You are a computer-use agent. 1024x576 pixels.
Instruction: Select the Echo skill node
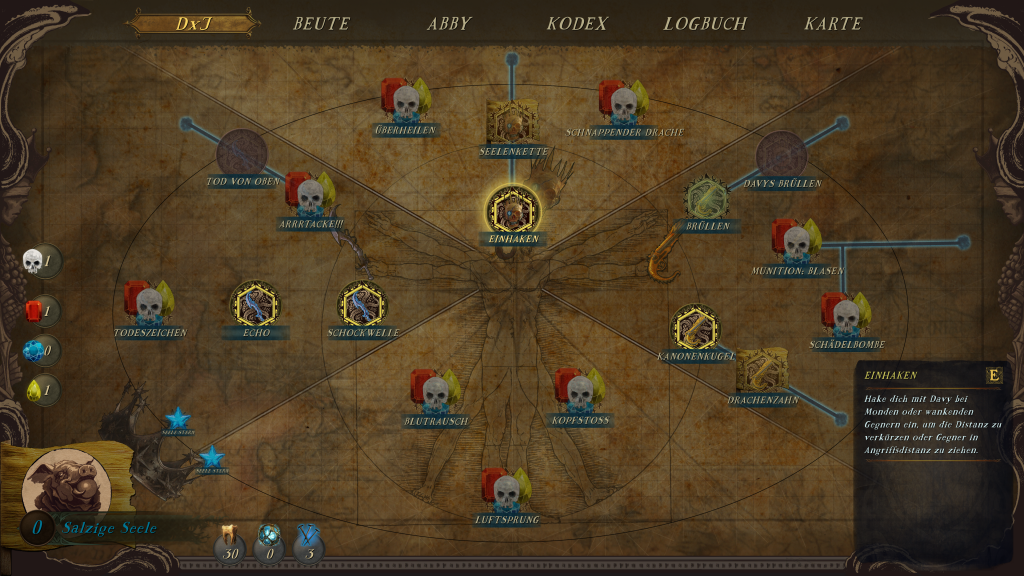tap(255, 305)
